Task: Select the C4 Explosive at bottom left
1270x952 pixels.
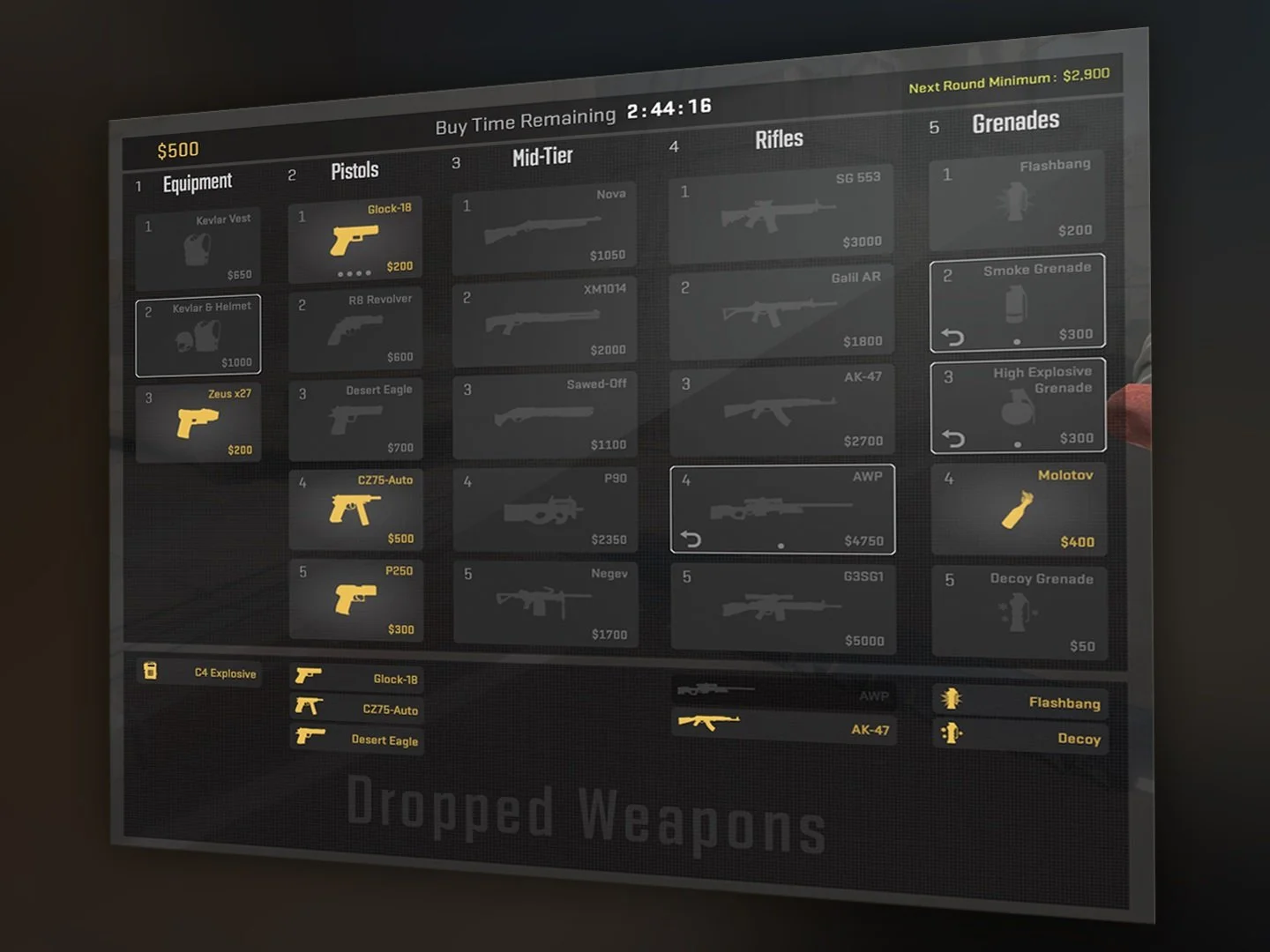Action: click(198, 673)
